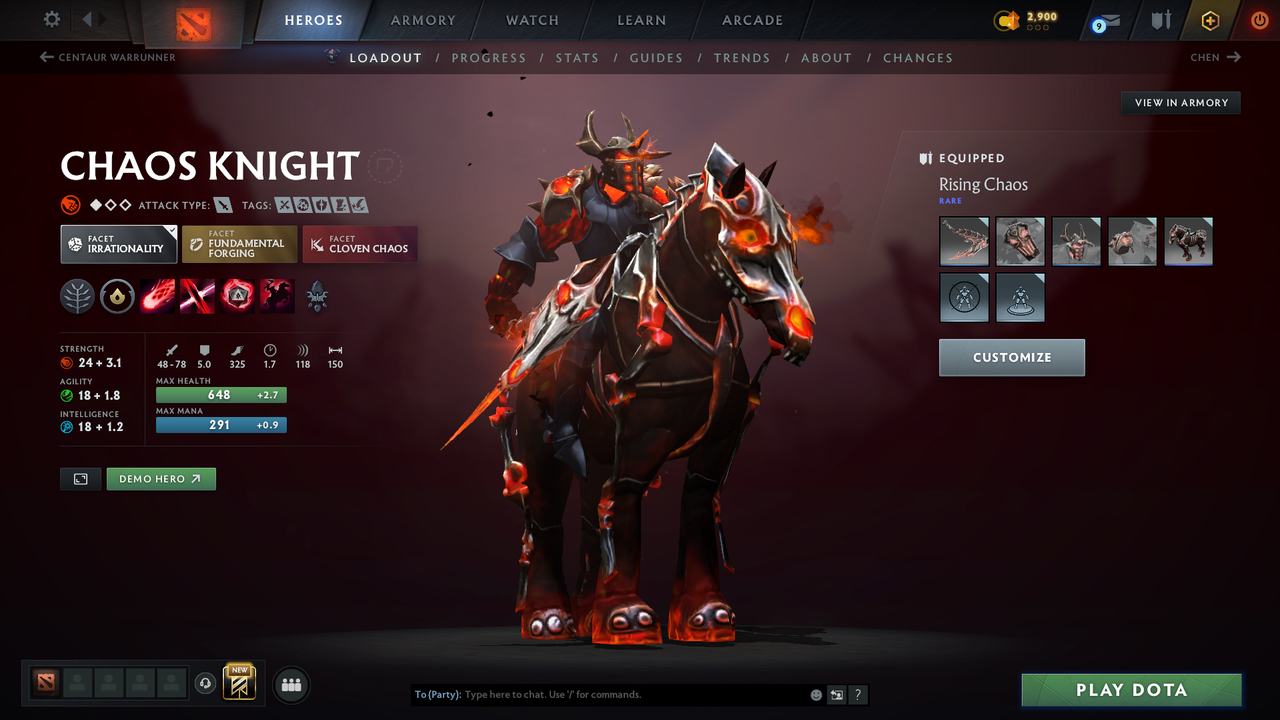Select the Chaos Bolt ability icon

pos(157,296)
